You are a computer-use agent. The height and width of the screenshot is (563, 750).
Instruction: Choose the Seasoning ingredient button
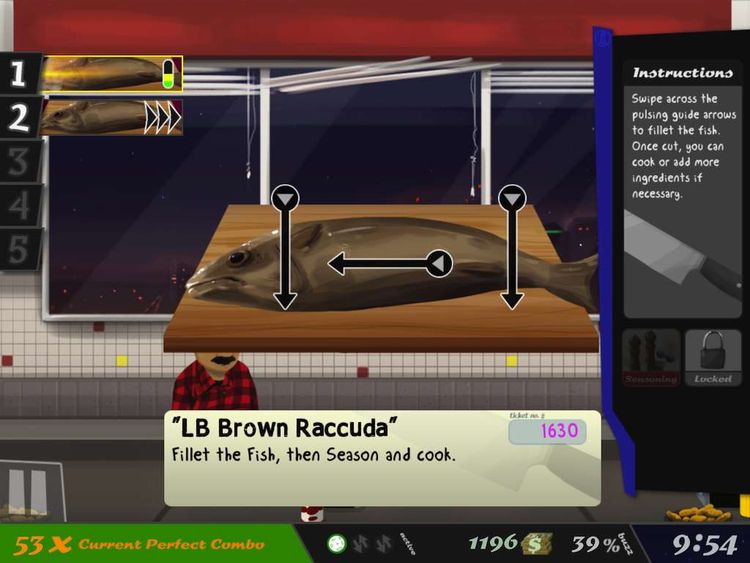(651, 357)
